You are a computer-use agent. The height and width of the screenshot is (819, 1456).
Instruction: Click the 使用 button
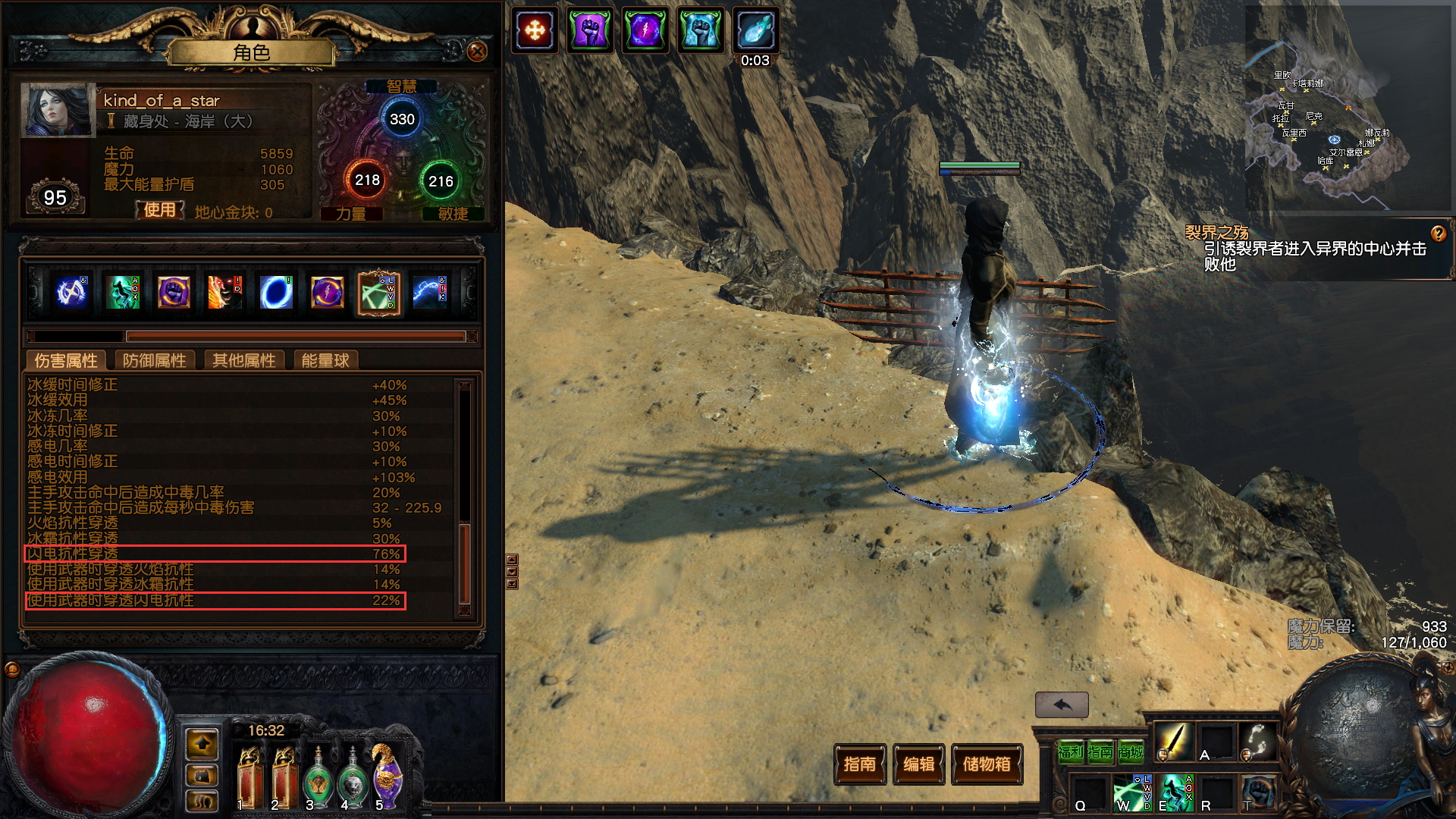pyautogui.click(x=159, y=210)
